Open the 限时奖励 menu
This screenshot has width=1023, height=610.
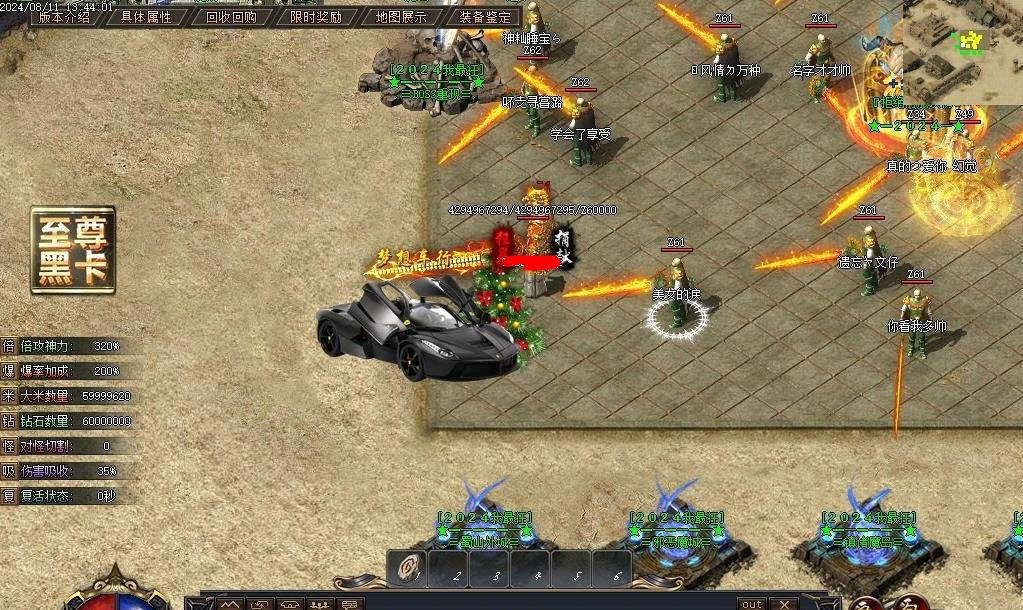tap(316, 17)
